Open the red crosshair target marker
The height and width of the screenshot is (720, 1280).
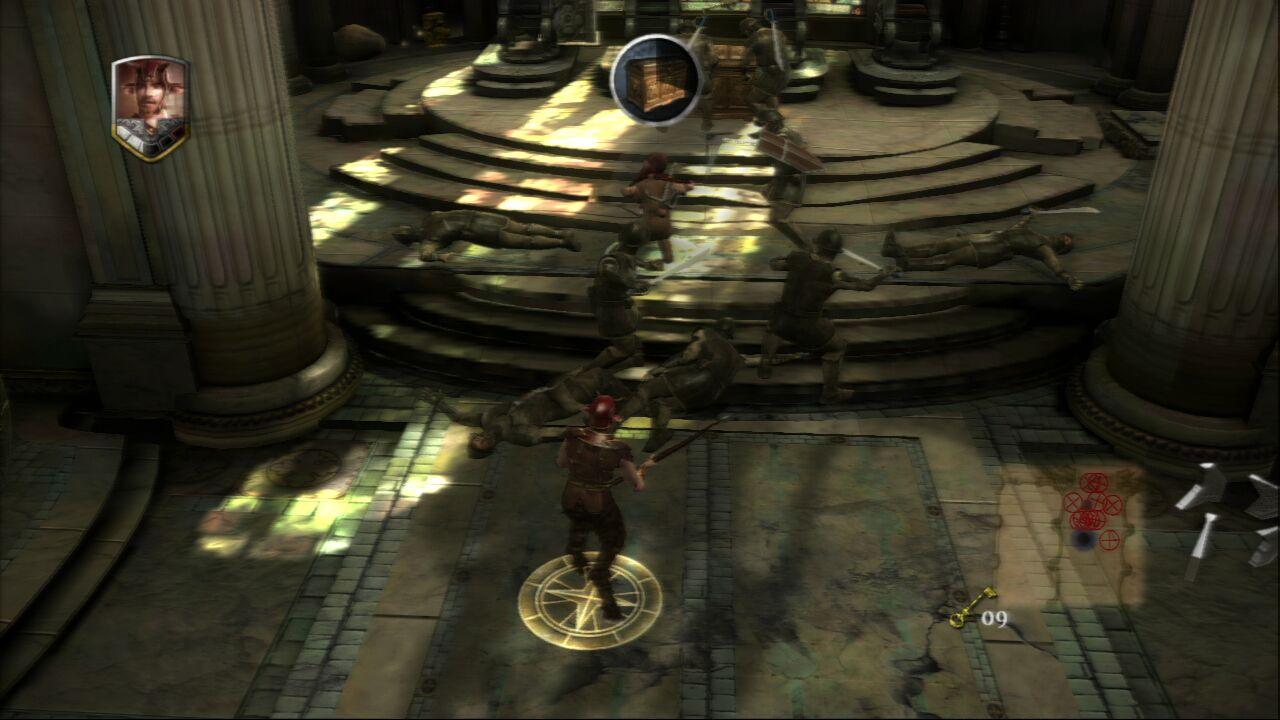(x=1108, y=539)
